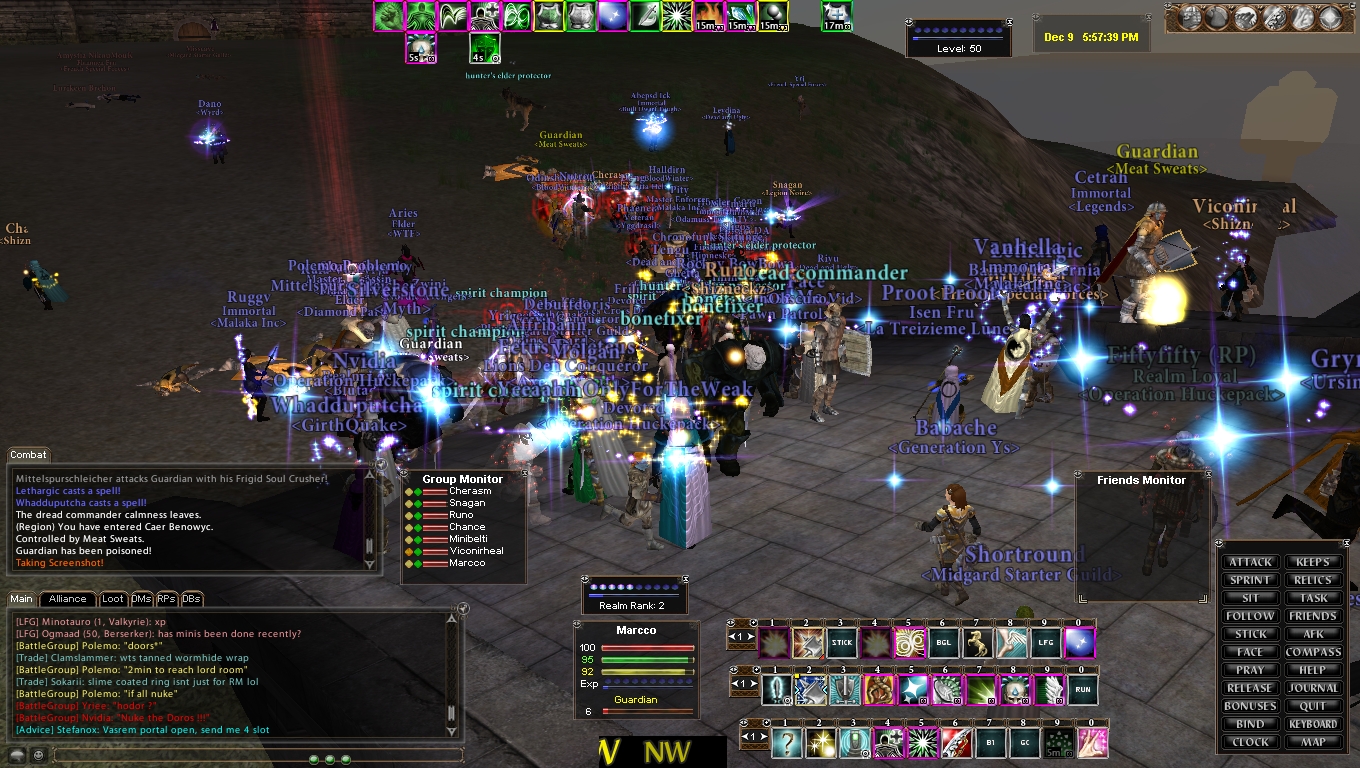
Task: Click the RELEASE command button
Action: [1251, 688]
